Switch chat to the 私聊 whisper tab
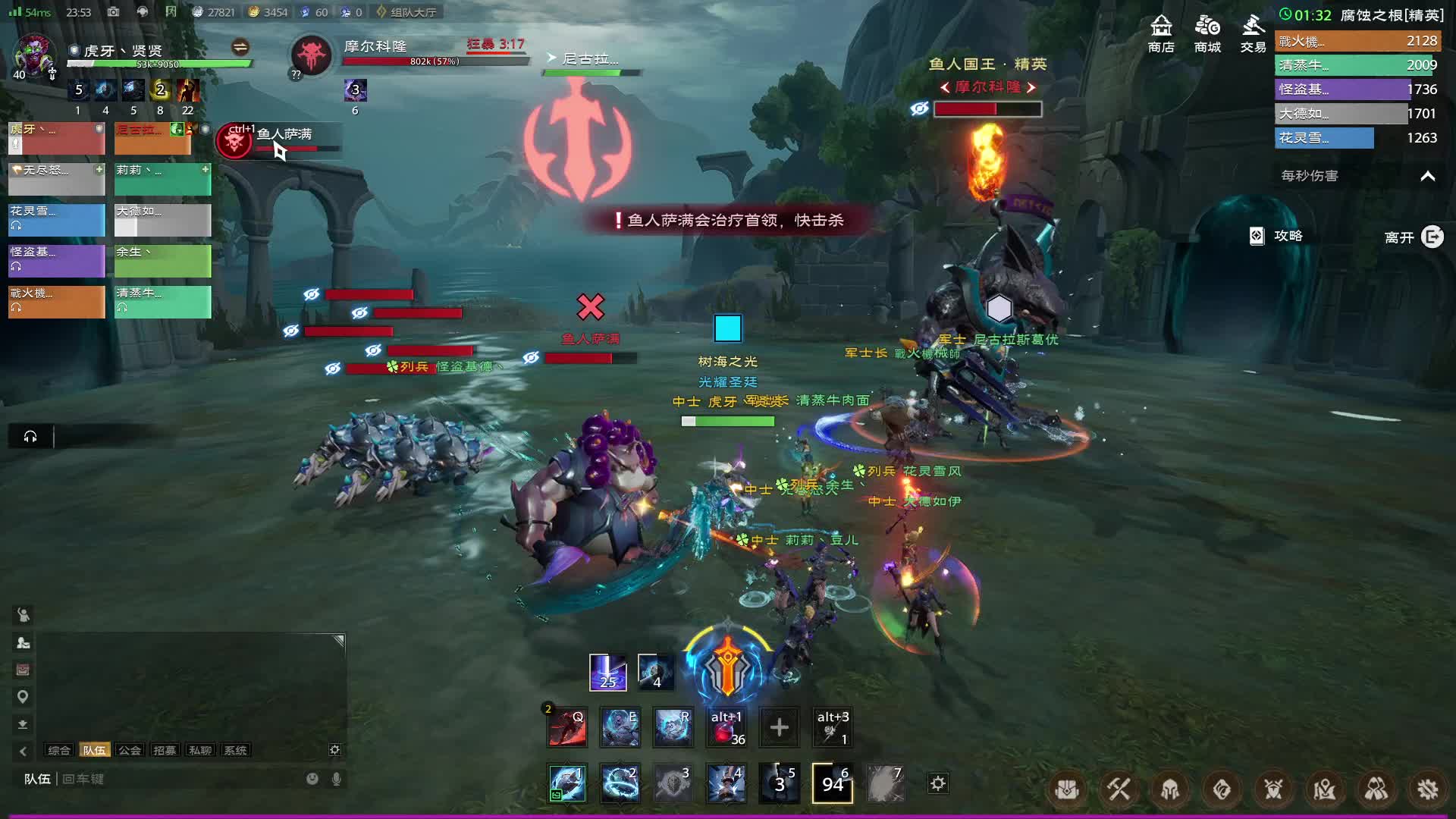 coord(200,750)
